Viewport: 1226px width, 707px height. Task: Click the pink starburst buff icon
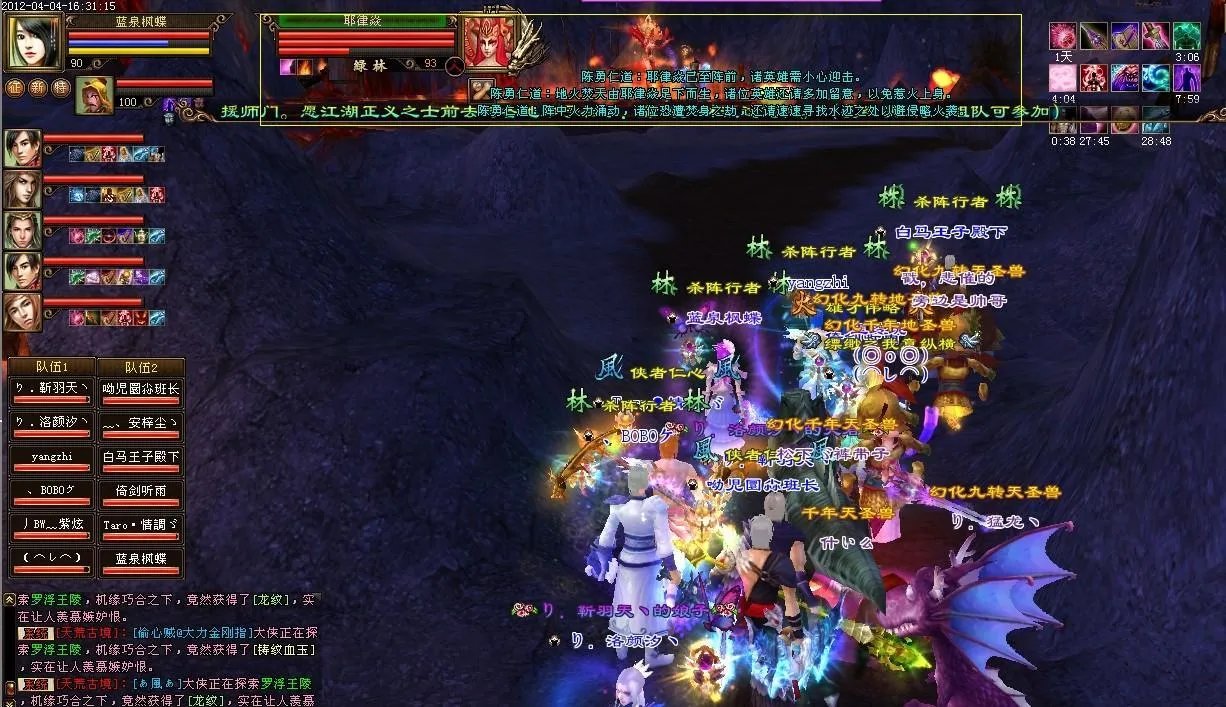click(1062, 36)
